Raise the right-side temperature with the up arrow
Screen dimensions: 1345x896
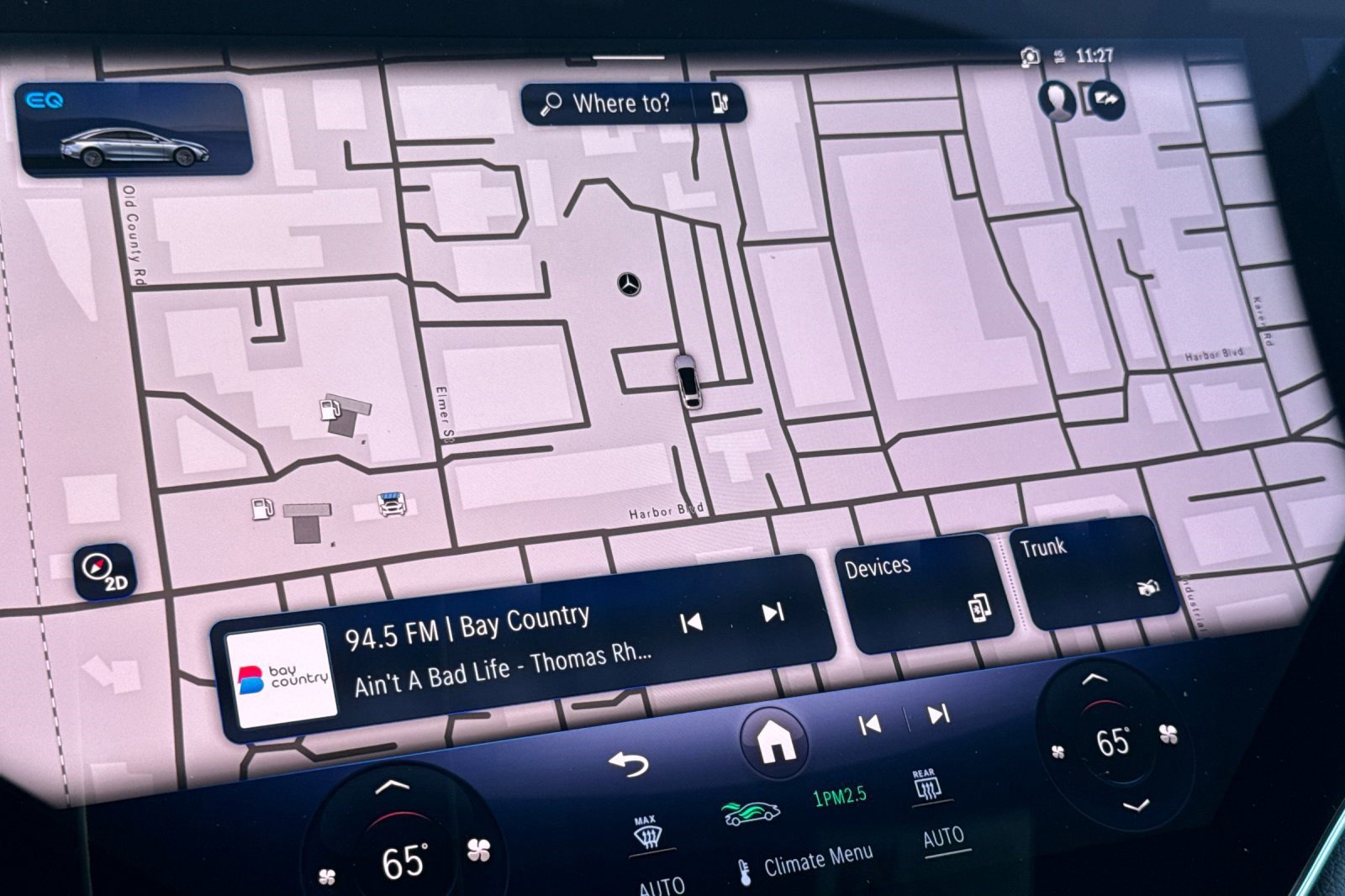1094,677
